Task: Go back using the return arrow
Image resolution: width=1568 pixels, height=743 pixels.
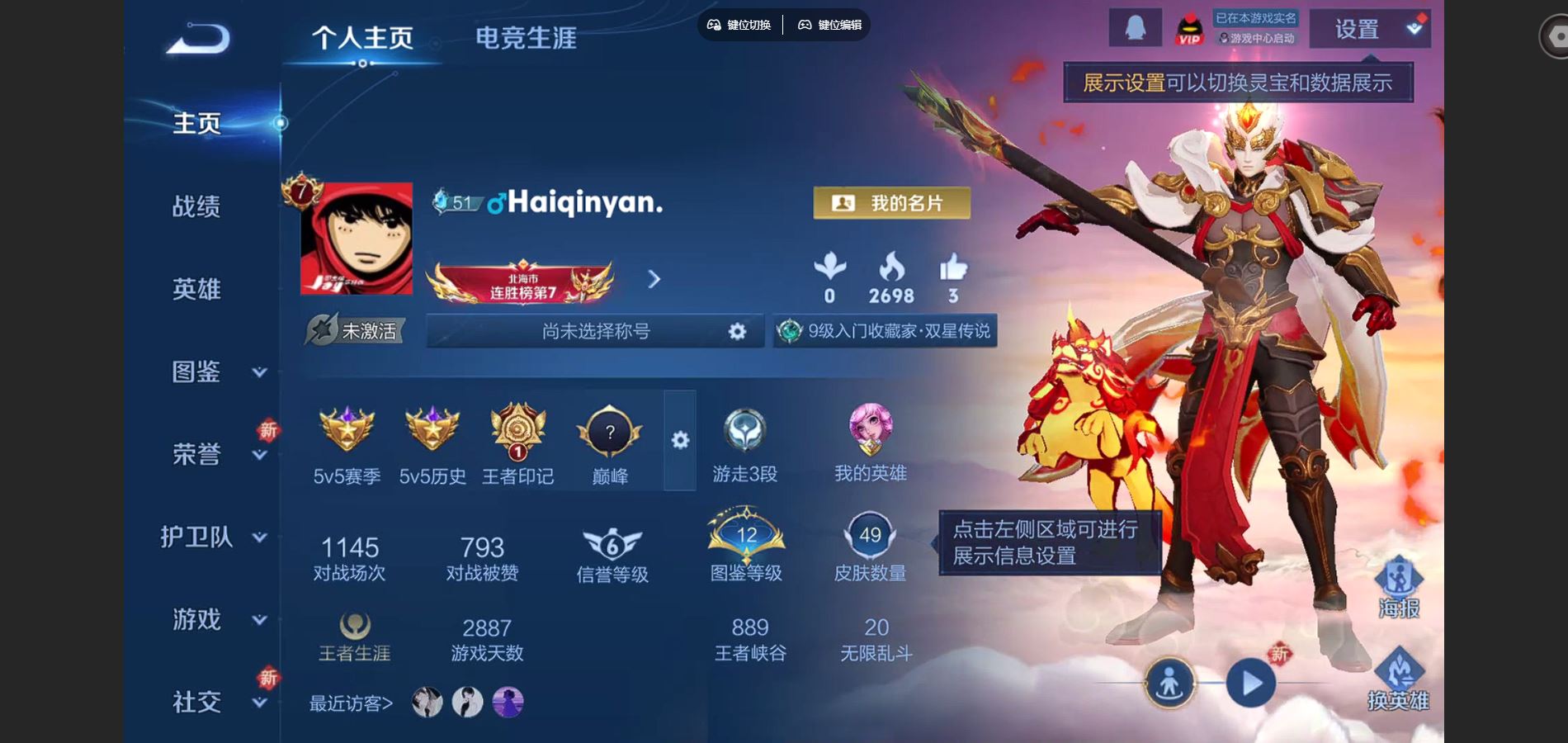Action: pos(198,39)
